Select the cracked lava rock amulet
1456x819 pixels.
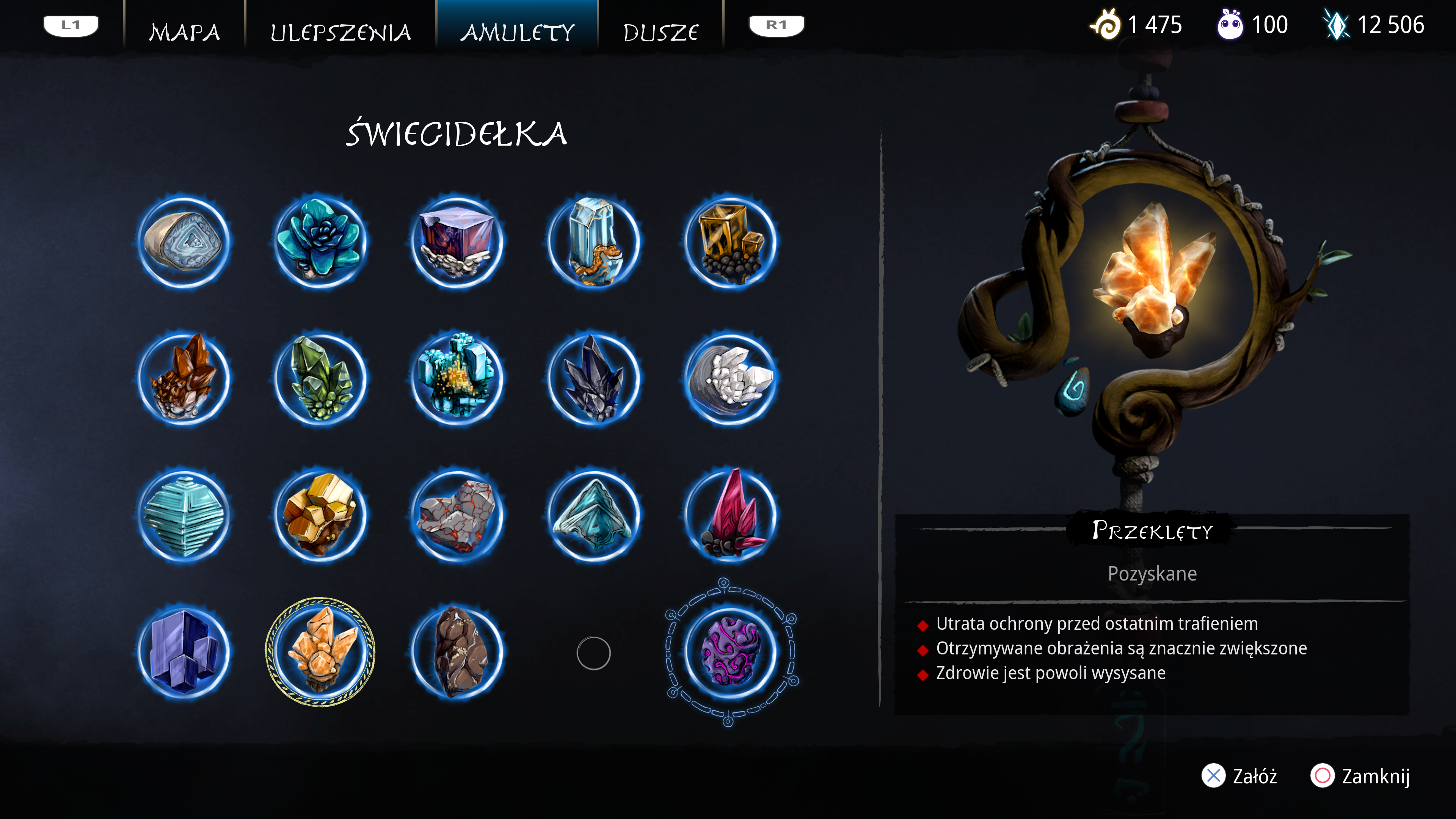pyautogui.click(x=457, y=516)
